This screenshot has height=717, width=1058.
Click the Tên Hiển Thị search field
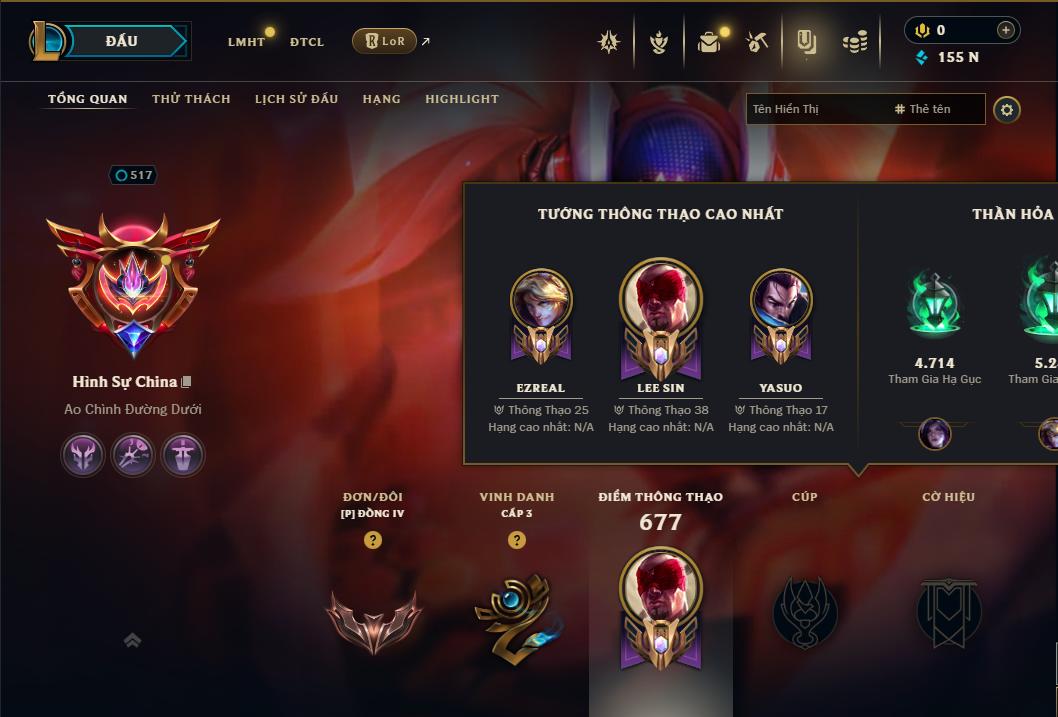tap(815, 109)
